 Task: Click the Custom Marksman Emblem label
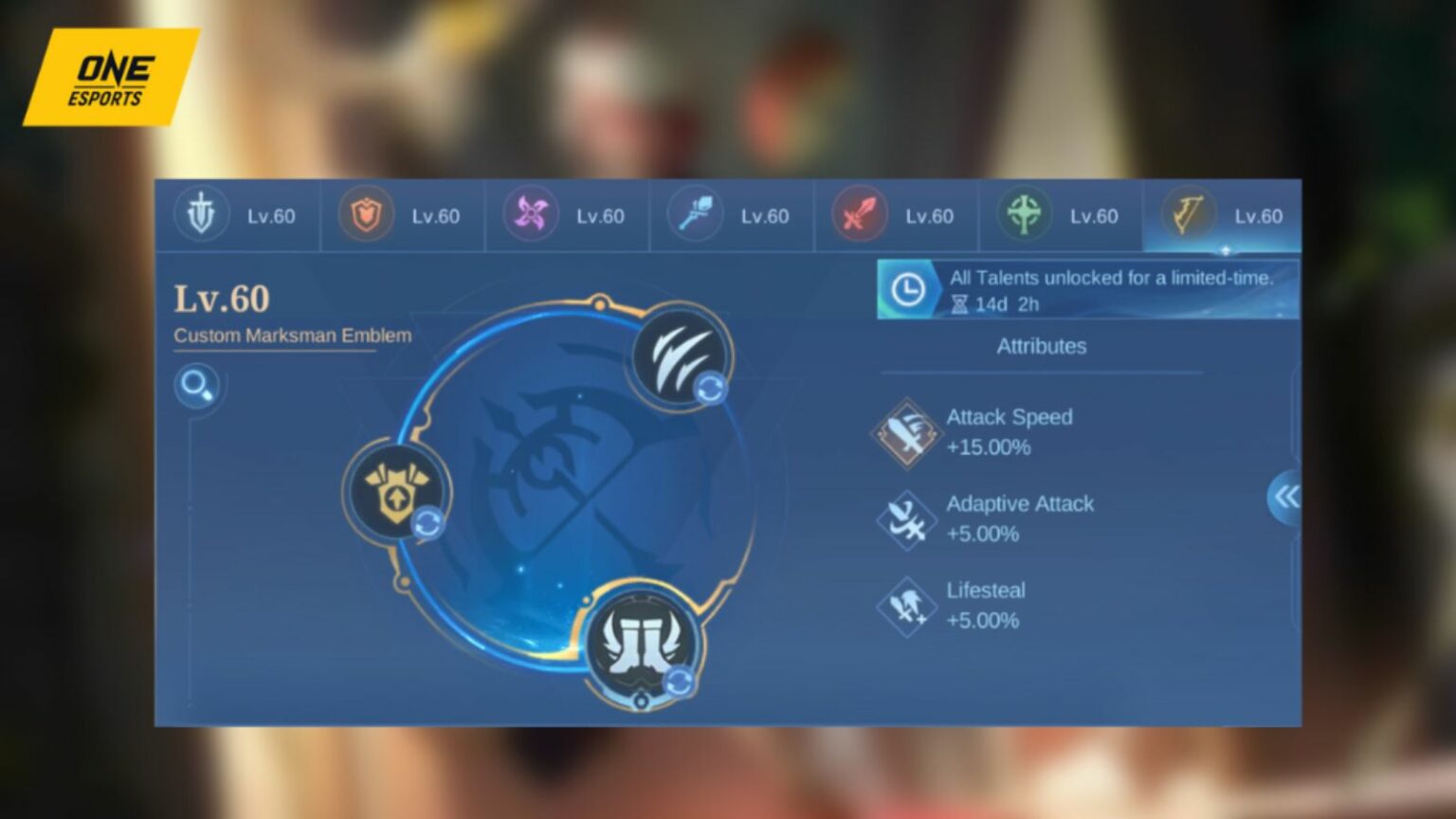click(291, 336)
